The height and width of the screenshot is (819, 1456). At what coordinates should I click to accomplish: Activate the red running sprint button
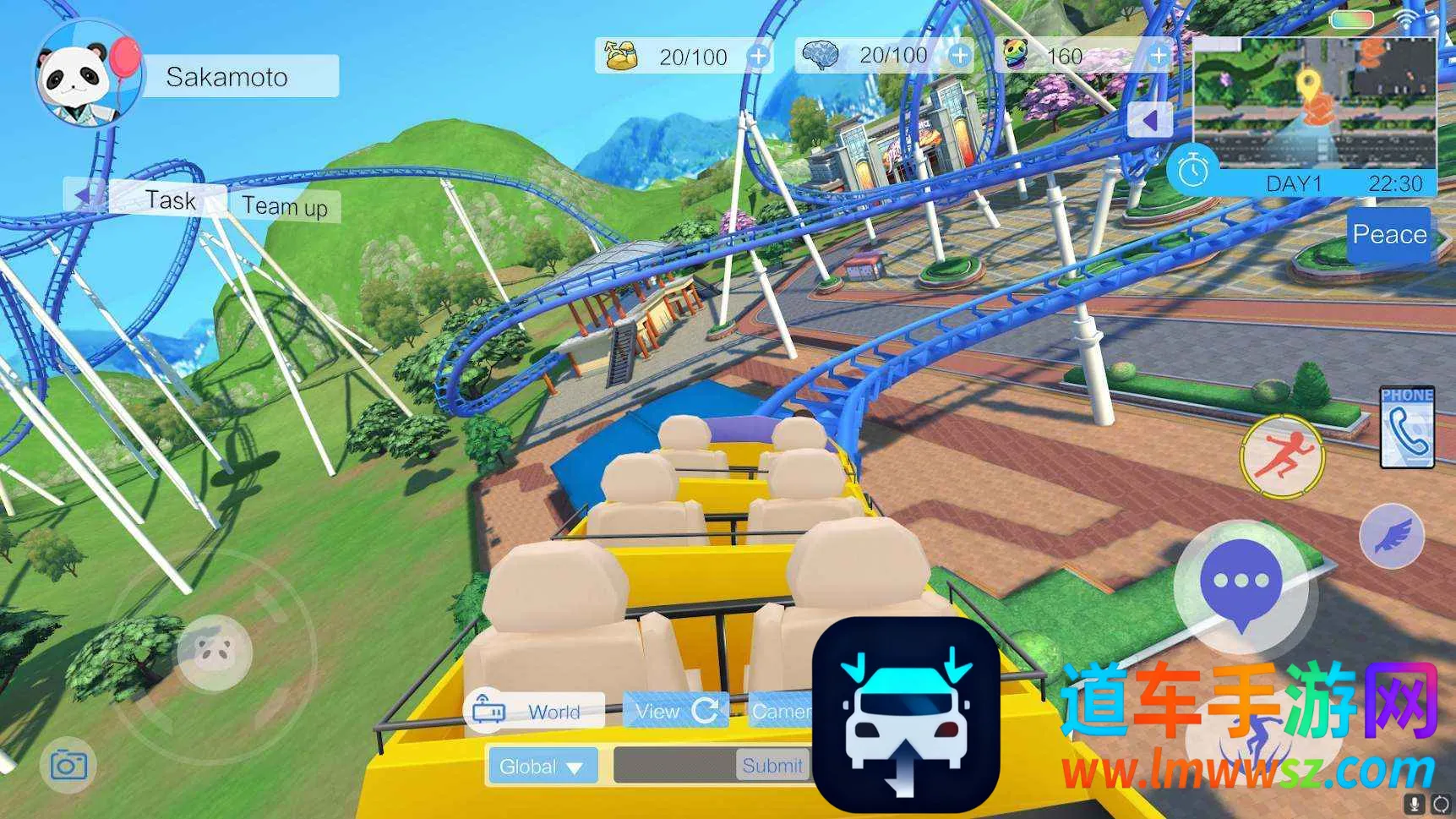[1281, 456]
